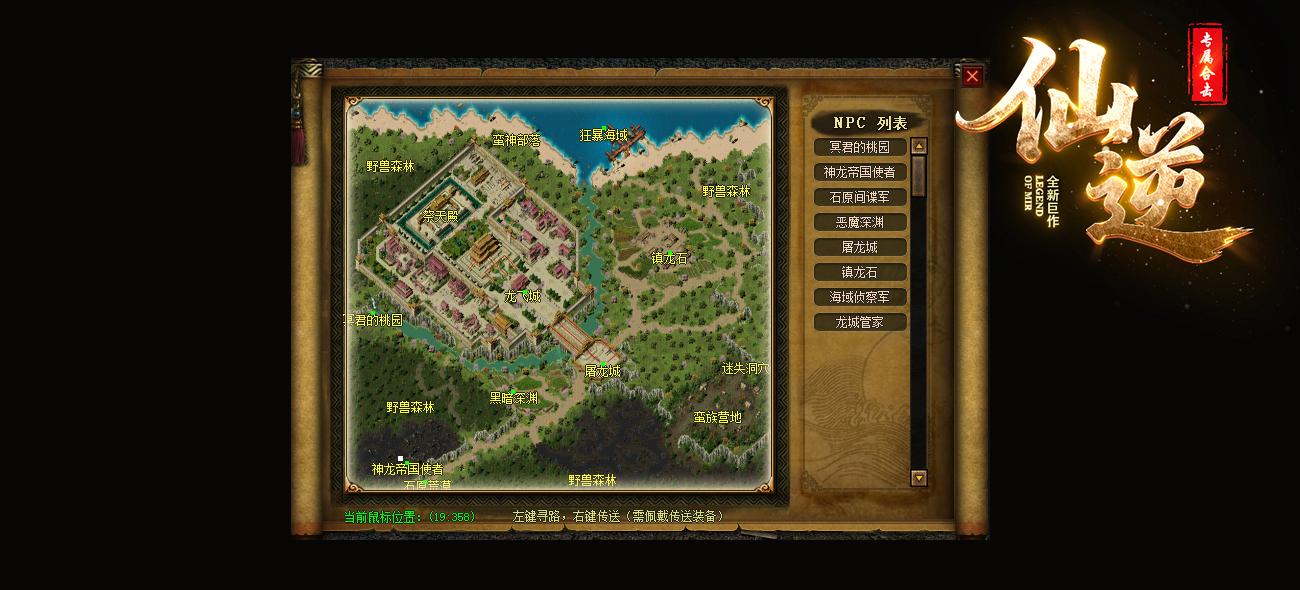Pick 海域侦察军 in the NPC list
The width and height of the screenshot is (1300, 590).
pos(860,297)
